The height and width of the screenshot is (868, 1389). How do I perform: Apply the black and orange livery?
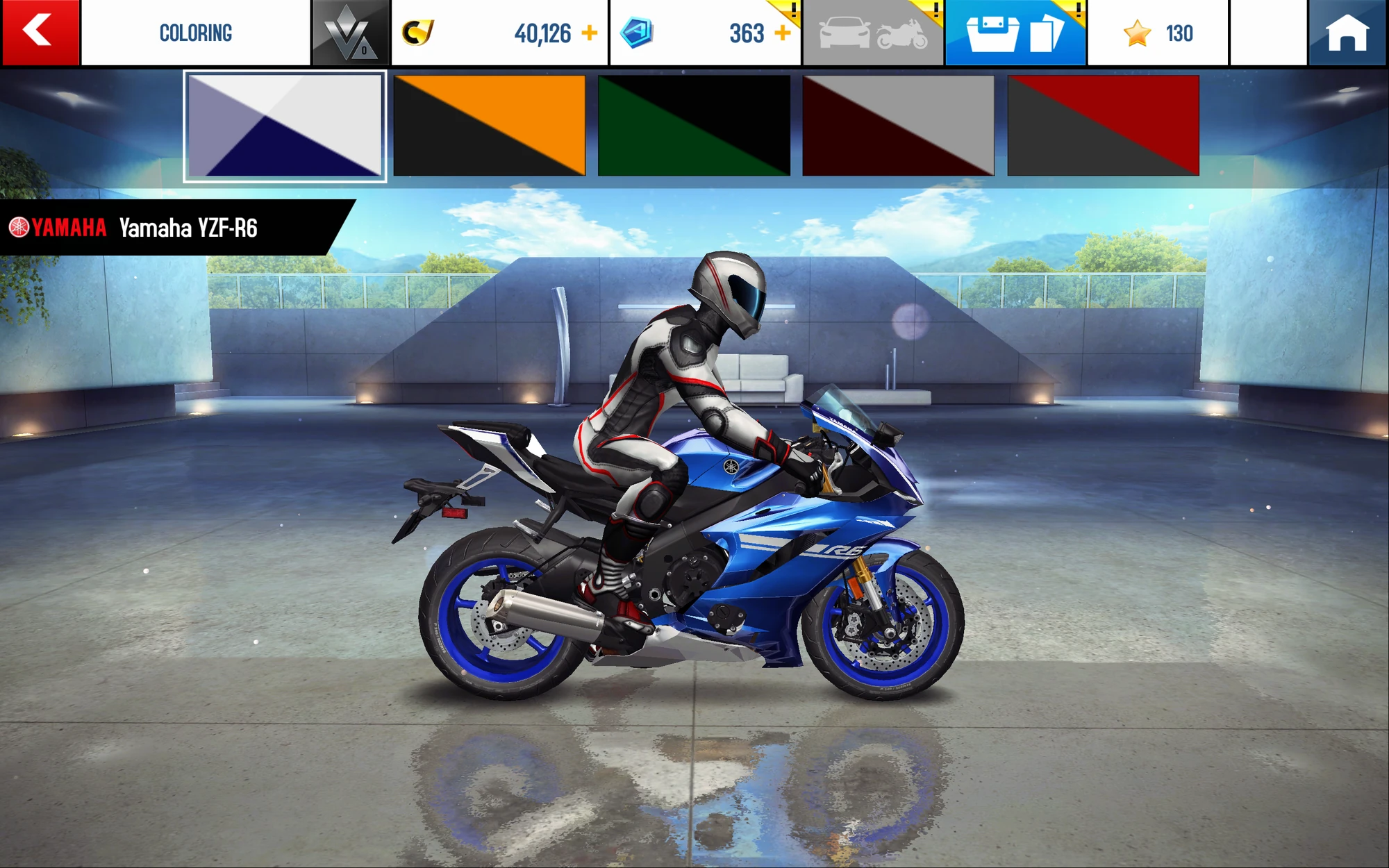(490, 125)
